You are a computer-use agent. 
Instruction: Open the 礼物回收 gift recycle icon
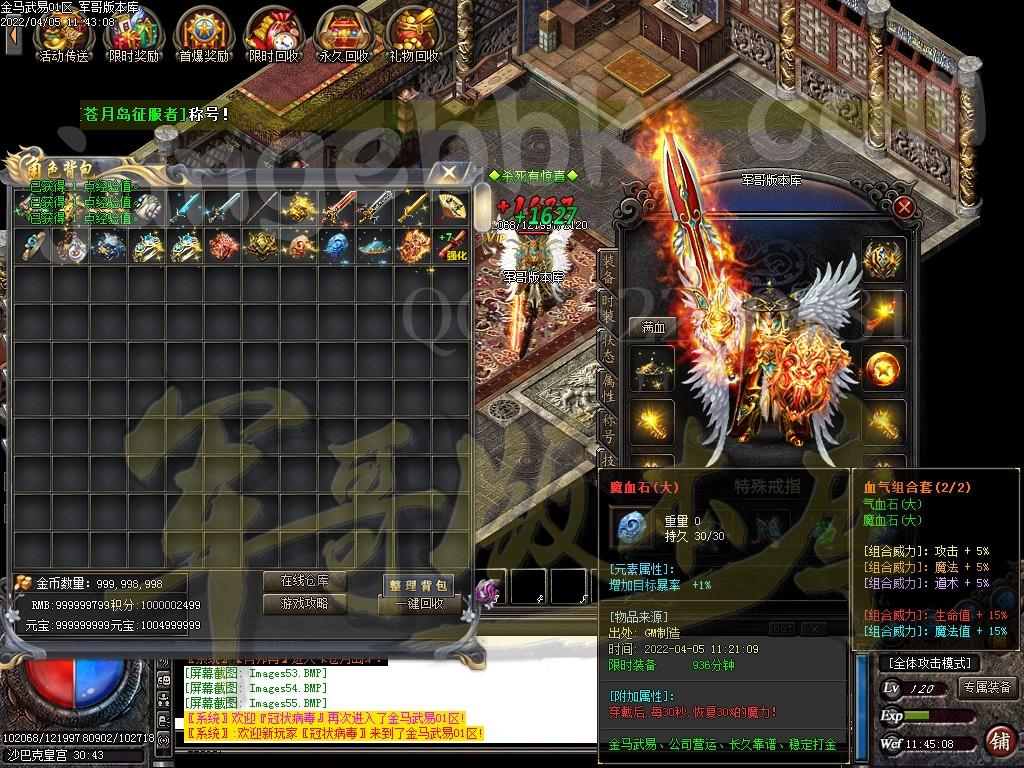click(413, 35)
